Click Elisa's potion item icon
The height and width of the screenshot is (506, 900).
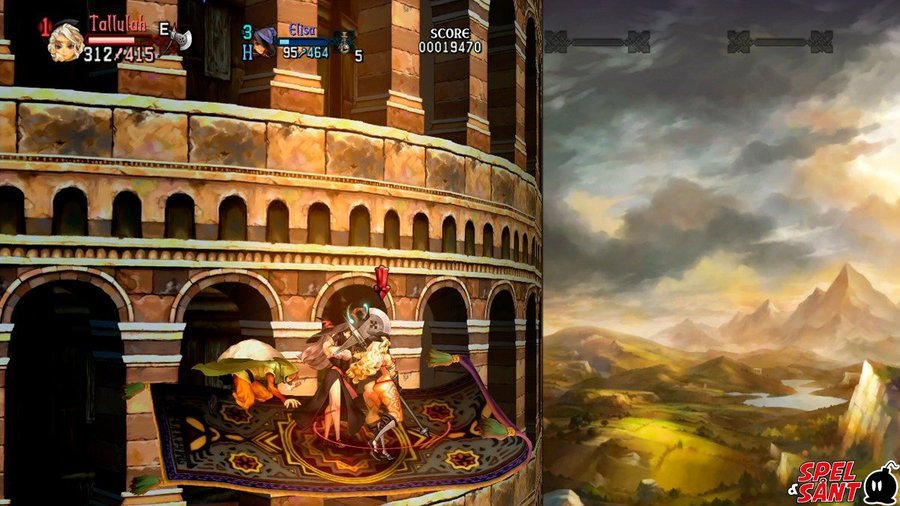click(x=343, y=42)
